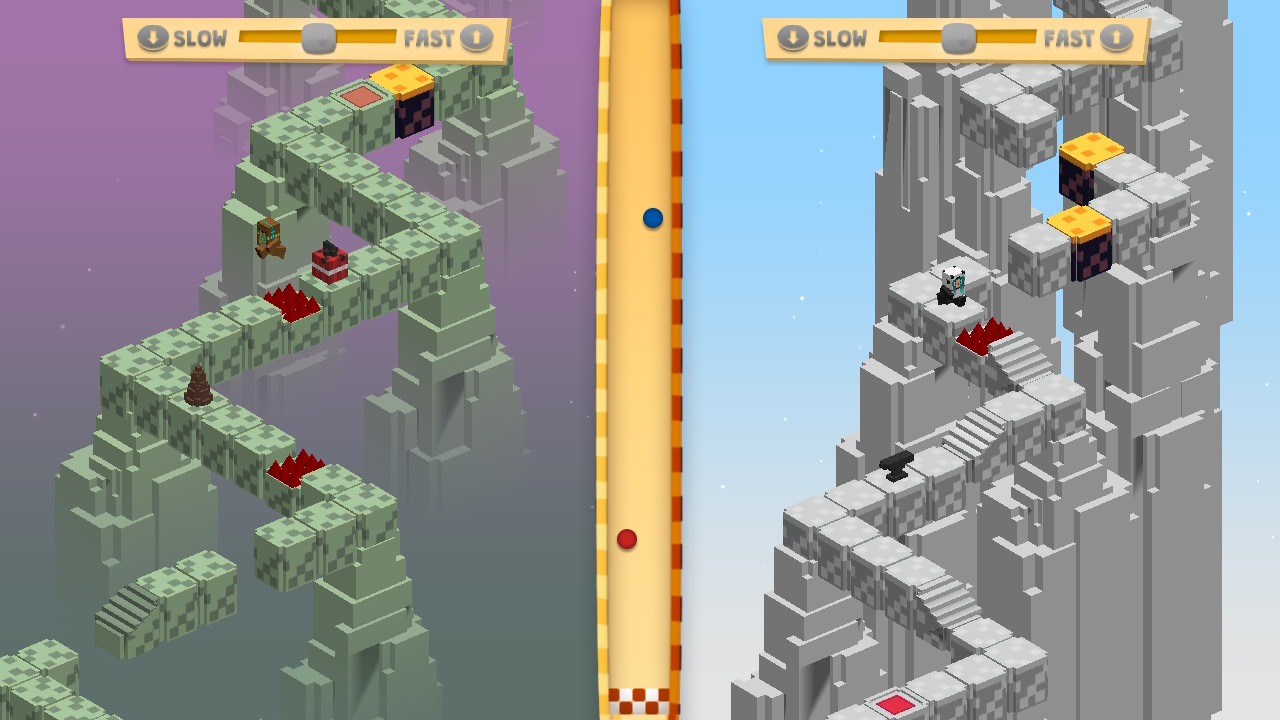The height and width of the screenshot is (720, 1280).
Task: Click the right SLOW/FAST slider handle
Action: [957, 38]
